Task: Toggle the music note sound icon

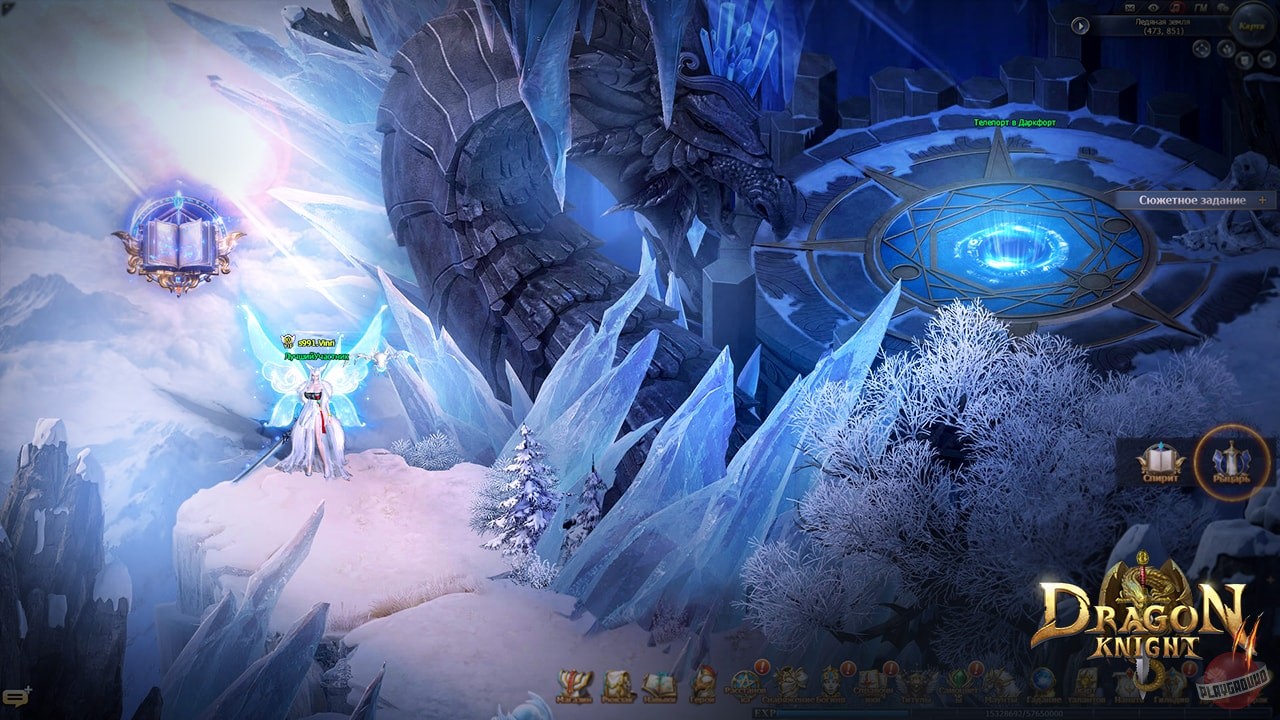Action: point(1176,7)
